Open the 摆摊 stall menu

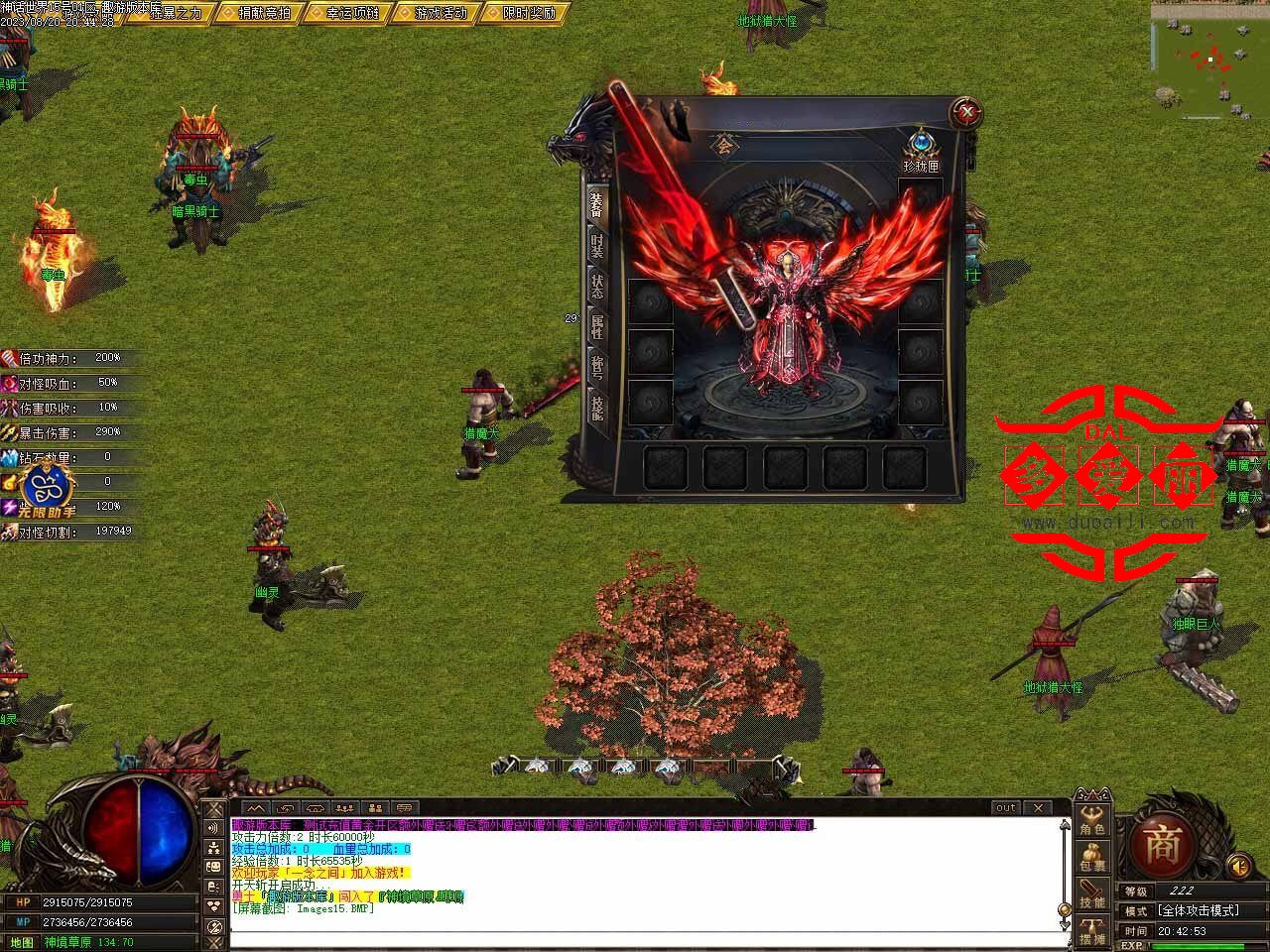click(1092, 930)
